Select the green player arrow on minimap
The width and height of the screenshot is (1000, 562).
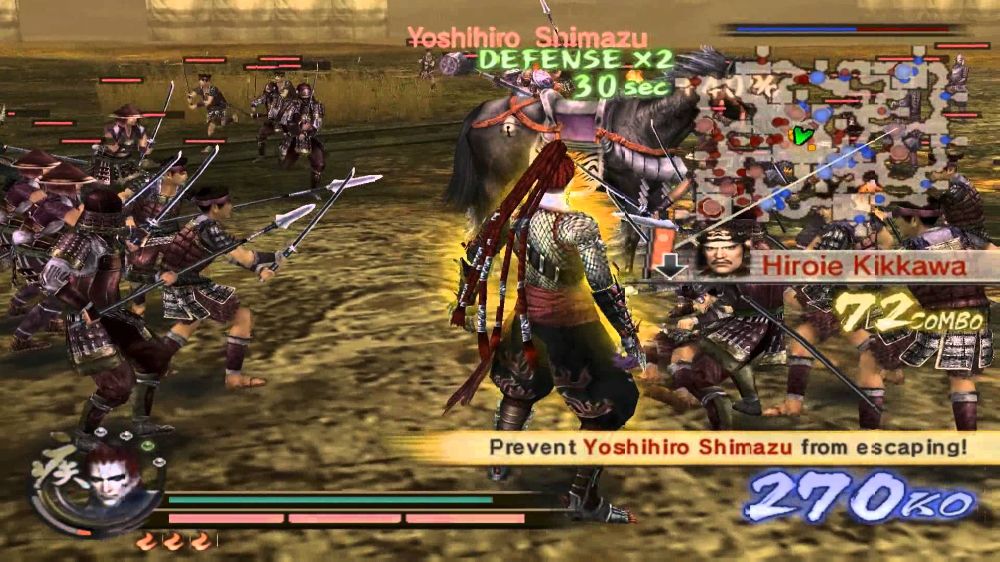(798, 134)
